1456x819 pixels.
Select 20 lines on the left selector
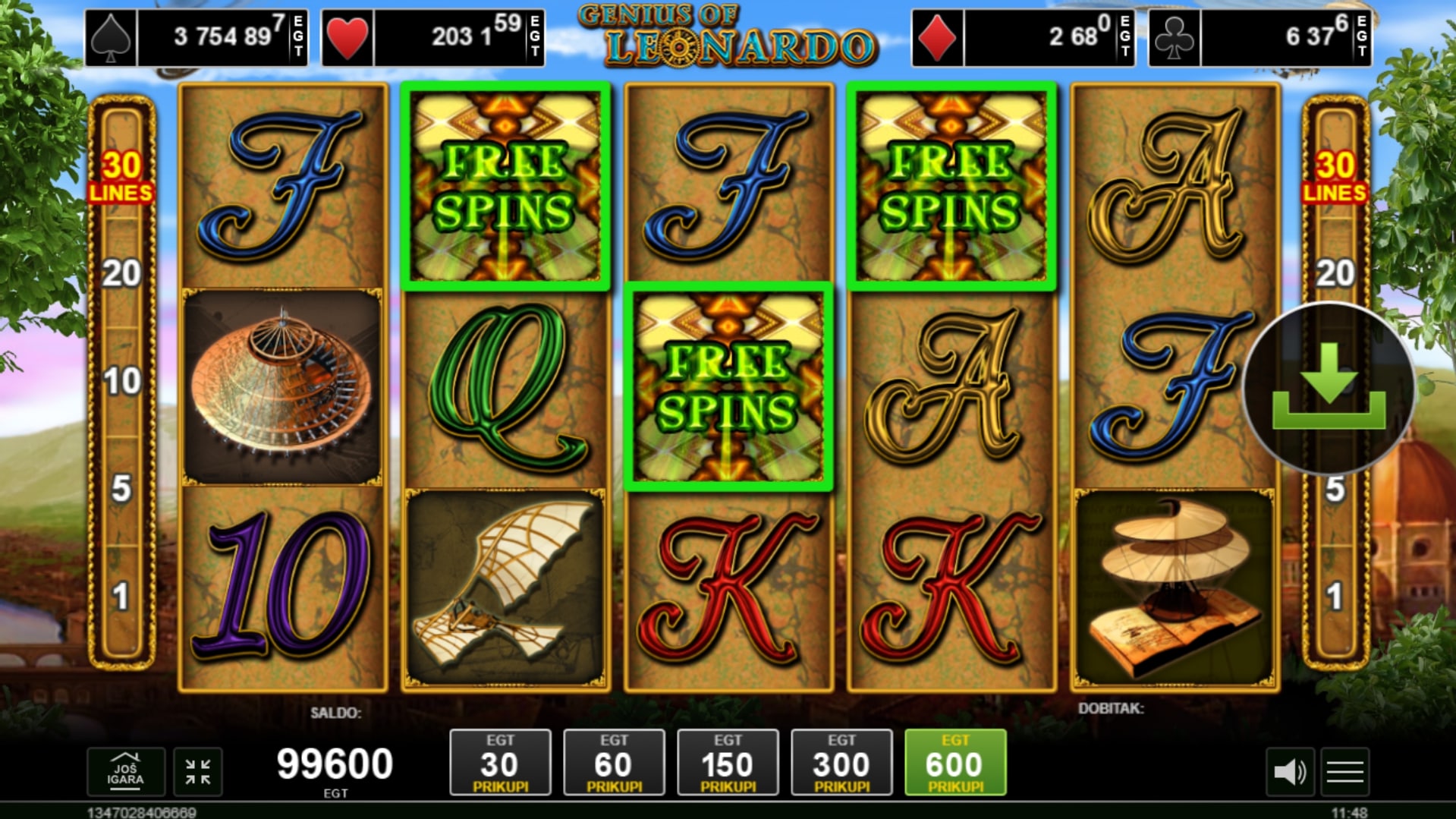coord(121,273)
